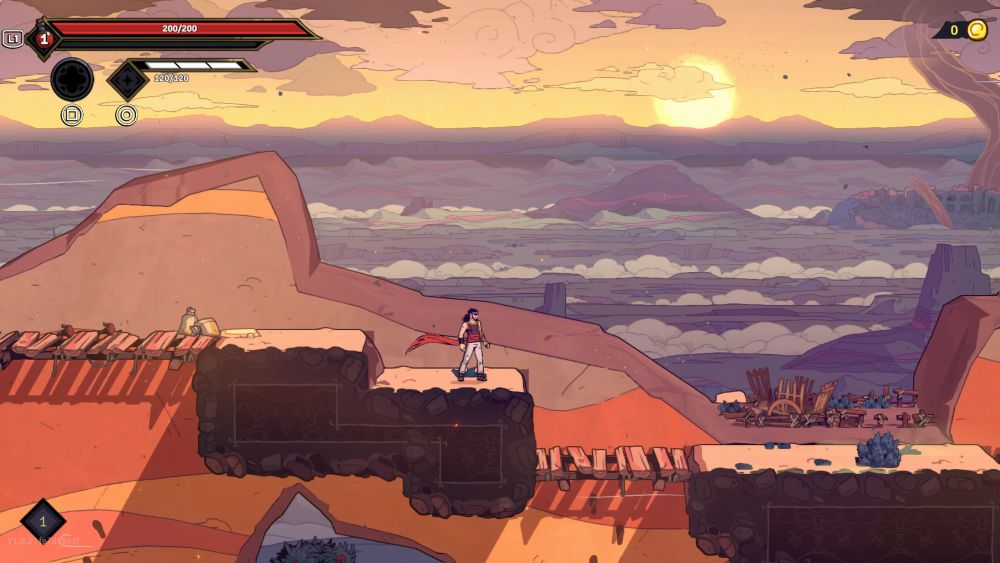
Task: Select the red healing potion flask icon
Action: [x=43, y=39]
